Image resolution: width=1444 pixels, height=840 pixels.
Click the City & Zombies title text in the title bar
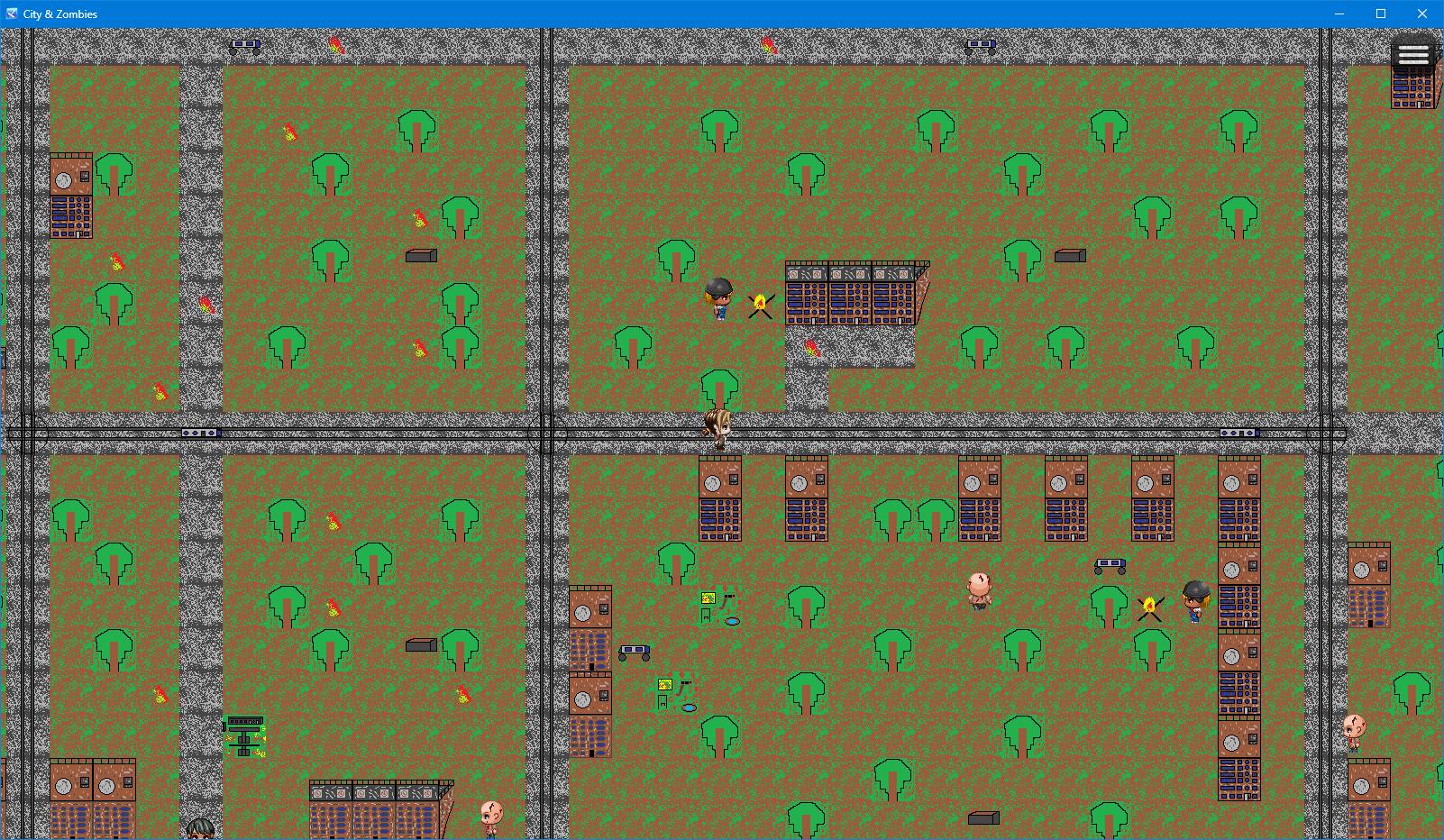tap(59, 14)
